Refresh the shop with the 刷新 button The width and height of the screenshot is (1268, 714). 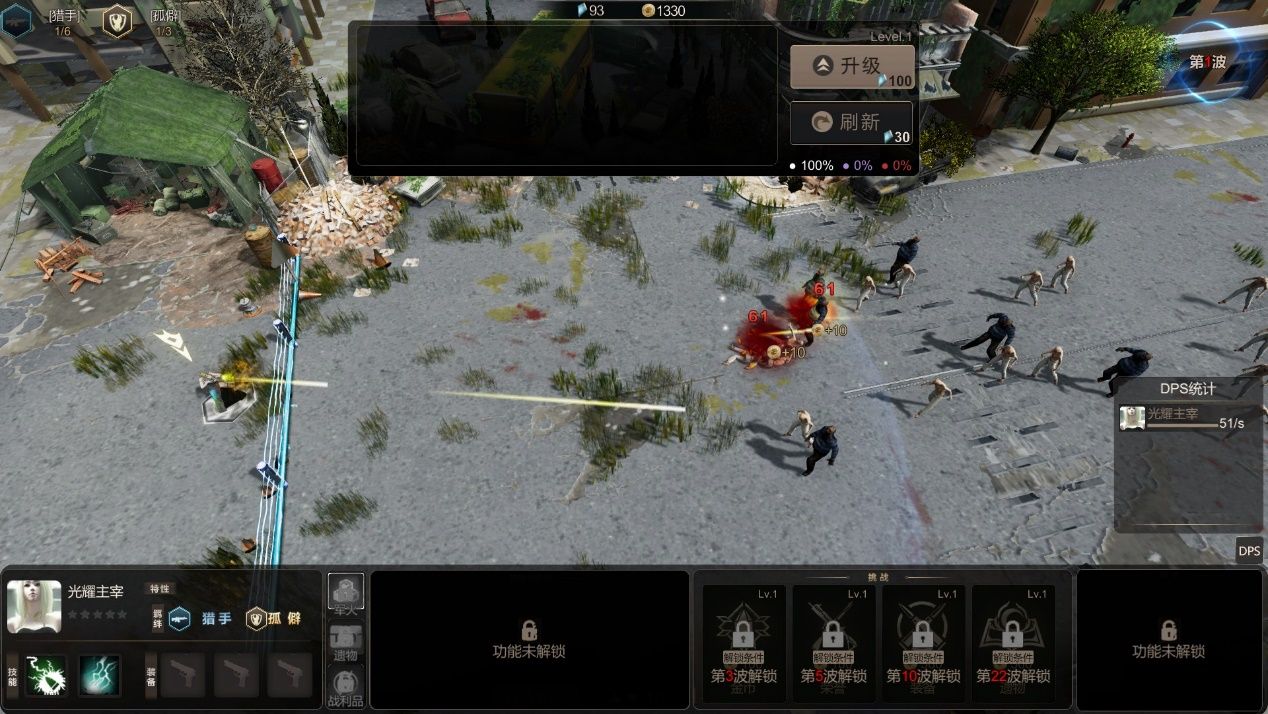coord(851,122)
